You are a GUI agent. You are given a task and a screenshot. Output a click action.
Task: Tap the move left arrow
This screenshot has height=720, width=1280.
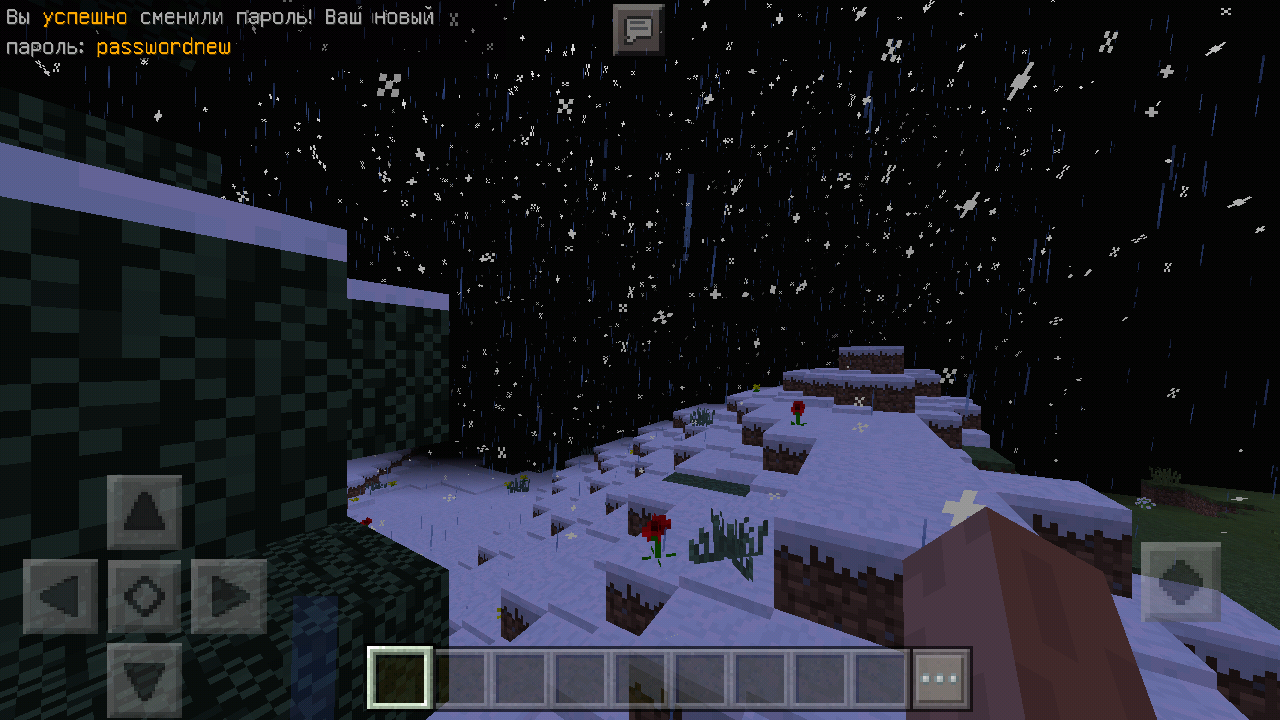click(61, 597)
